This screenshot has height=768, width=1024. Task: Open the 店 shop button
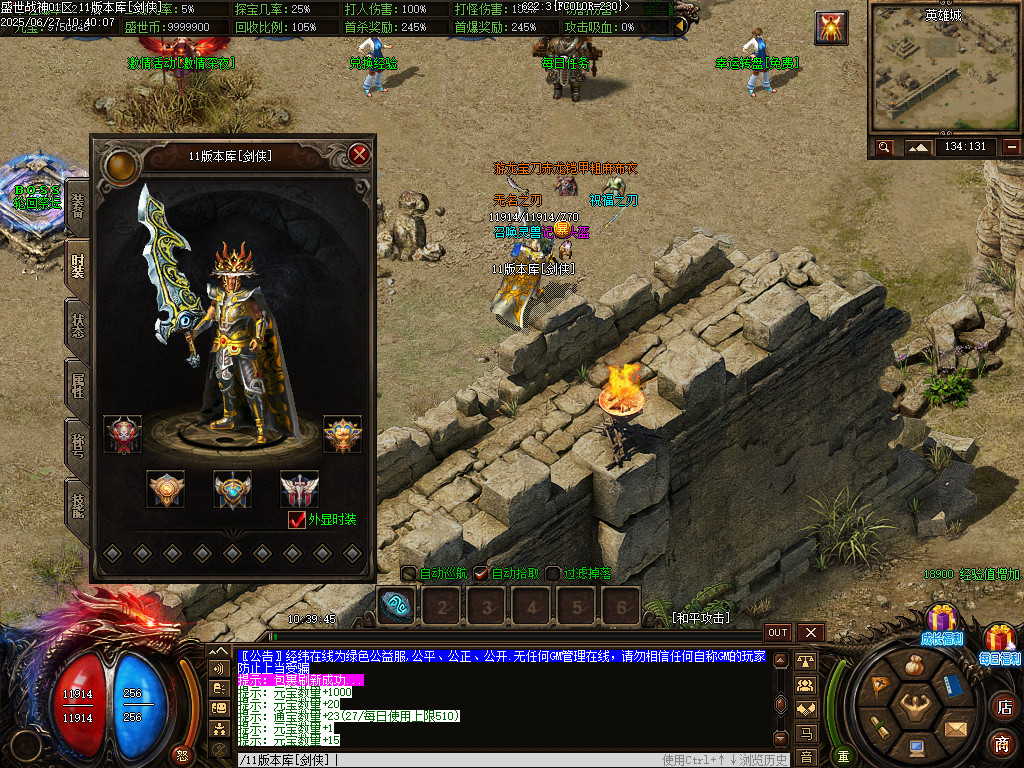coord(1002,707)
